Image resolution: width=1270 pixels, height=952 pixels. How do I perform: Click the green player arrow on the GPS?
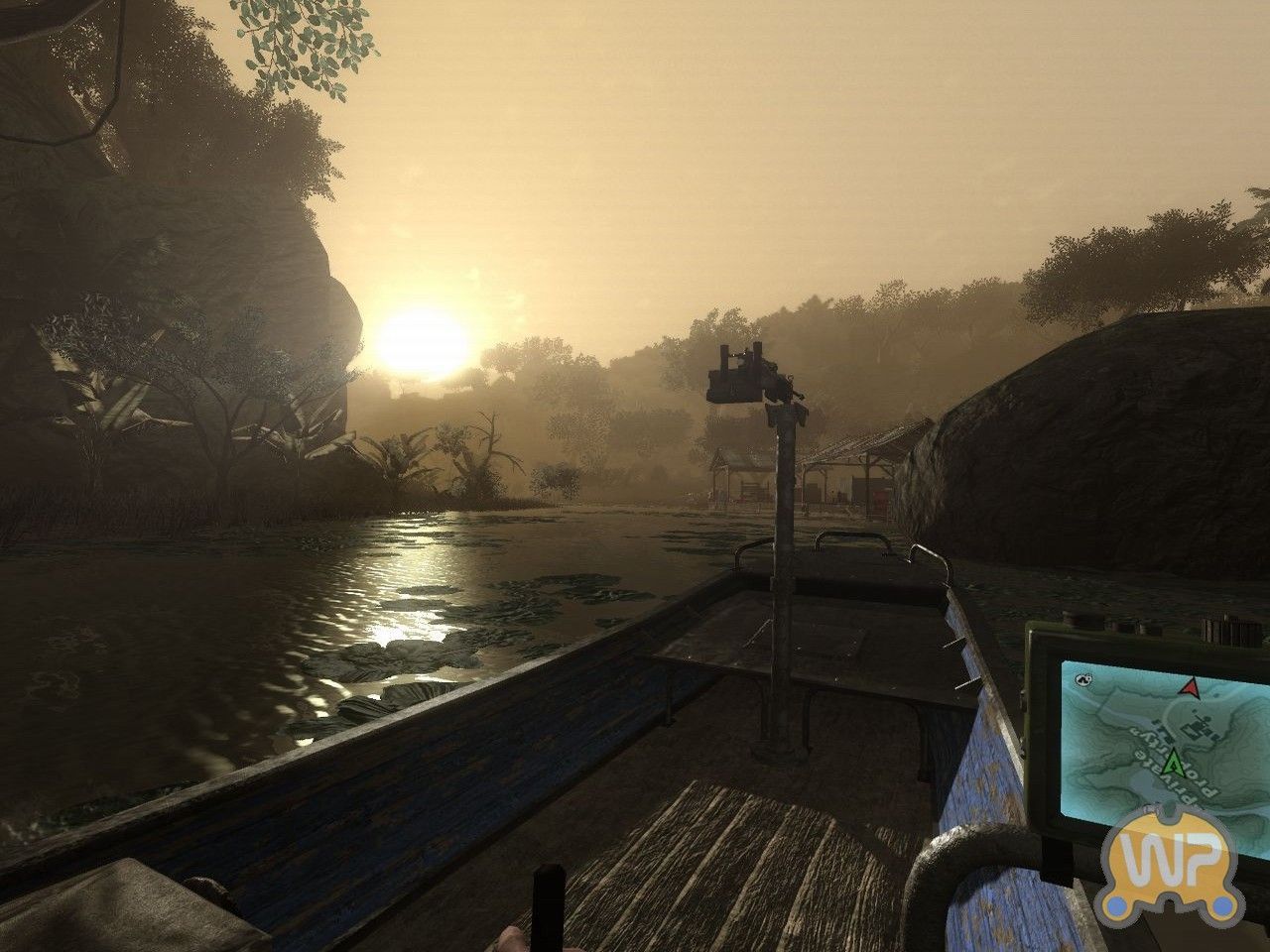pos(1173,762)
